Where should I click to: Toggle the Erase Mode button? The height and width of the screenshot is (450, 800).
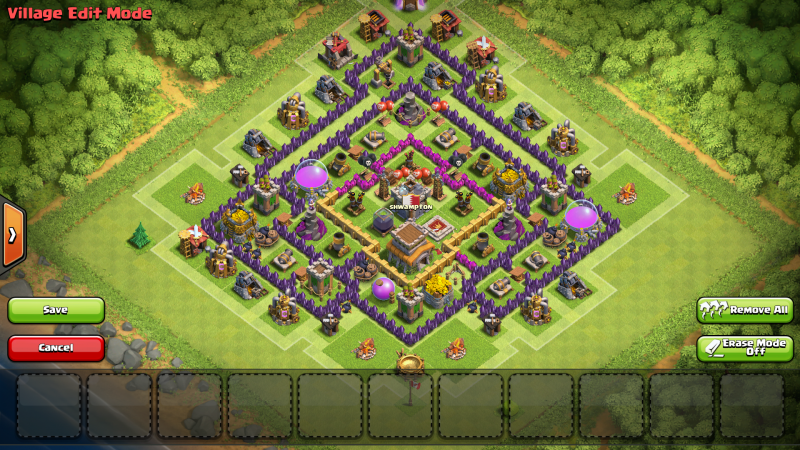pyautogui.click(x=745, y=348)
